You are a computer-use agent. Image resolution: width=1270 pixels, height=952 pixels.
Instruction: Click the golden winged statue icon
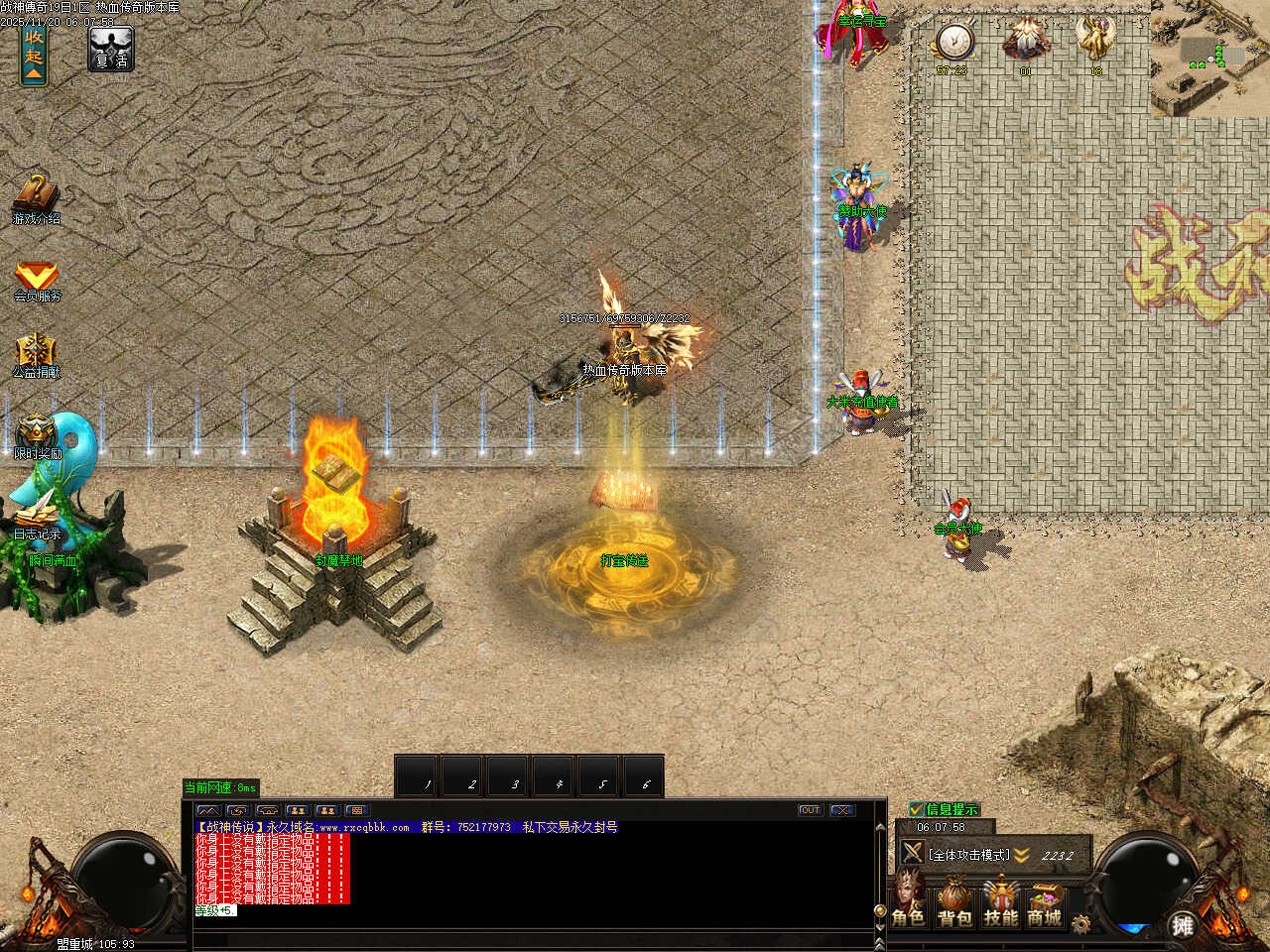point(1095,42)
